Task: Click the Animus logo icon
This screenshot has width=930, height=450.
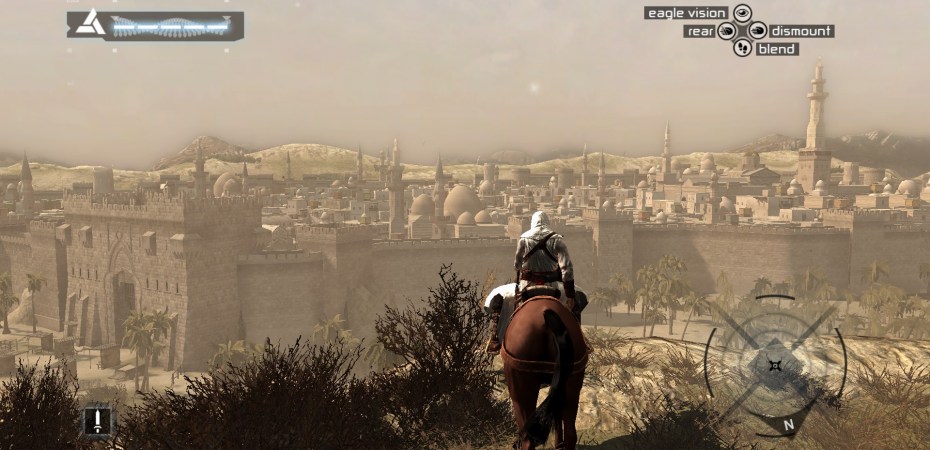Action: coord(91,24)
